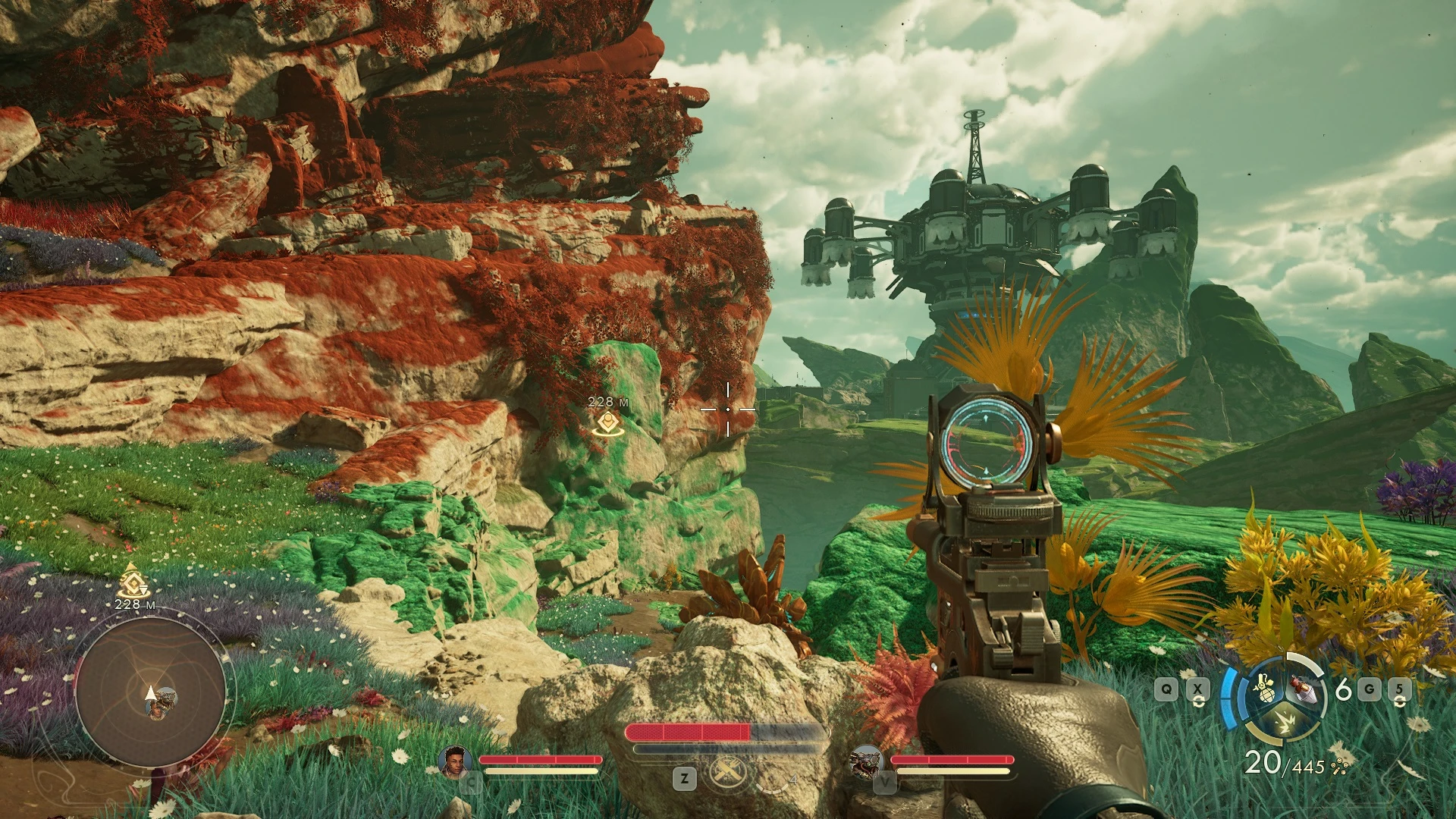Screen dimensions: 1456x819
Task: Use the crossed fork and knife consumable icon
Action: pyautogui.click(x=727, y=773)
